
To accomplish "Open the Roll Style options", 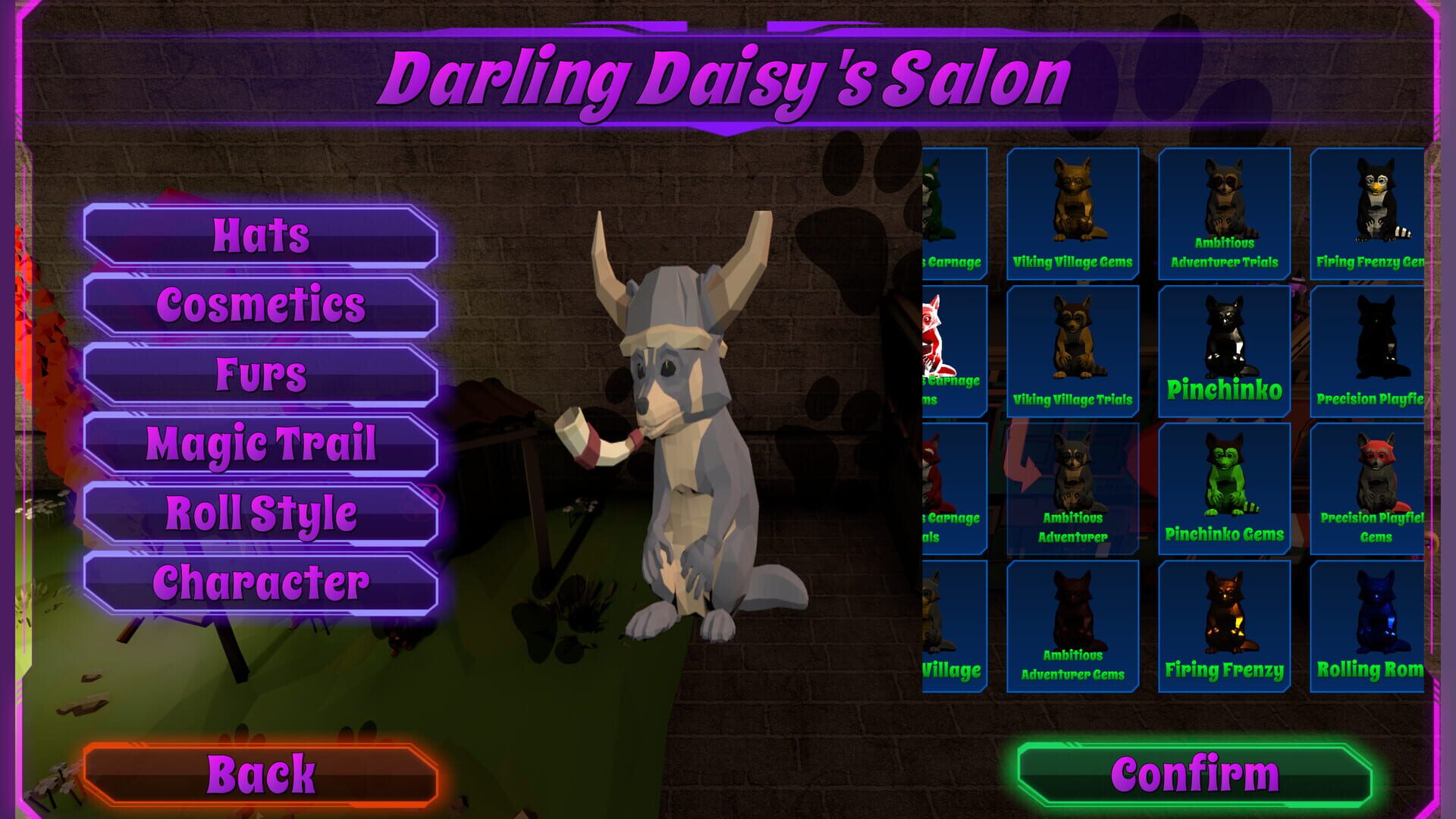I will (x=262, y=514).
